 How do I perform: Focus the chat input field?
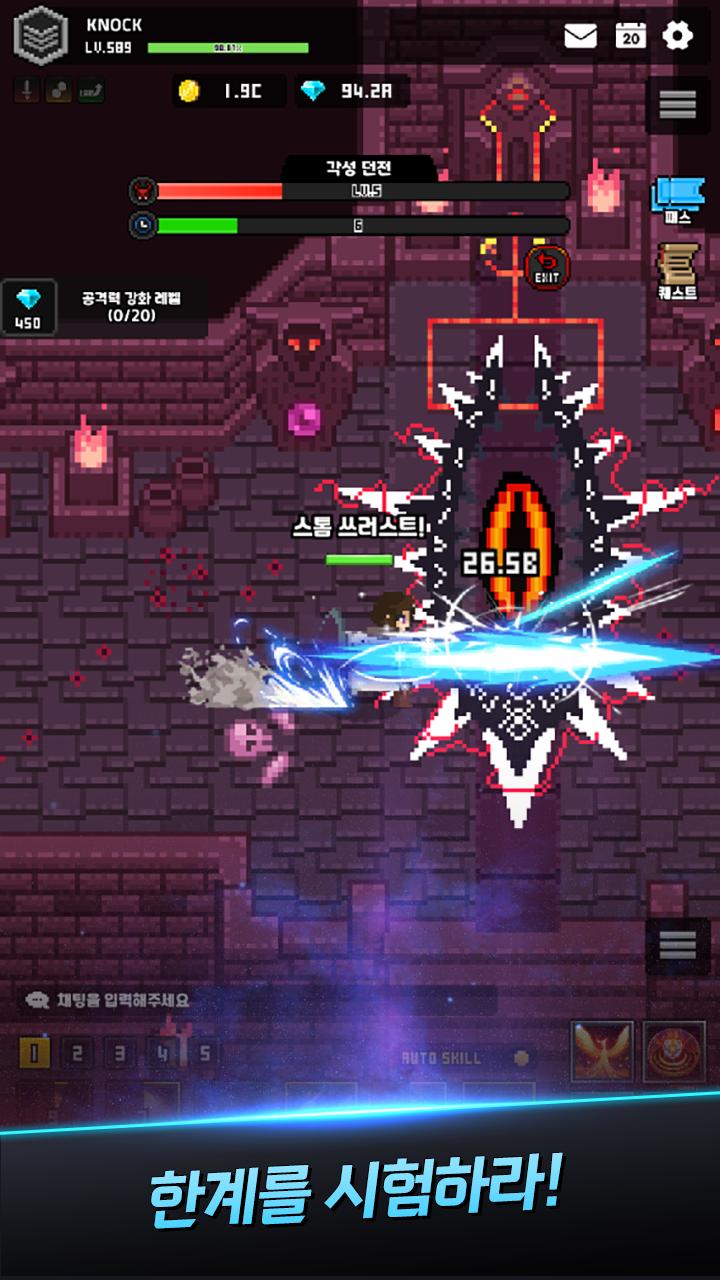pyautogui.click(x=255, y=999)
